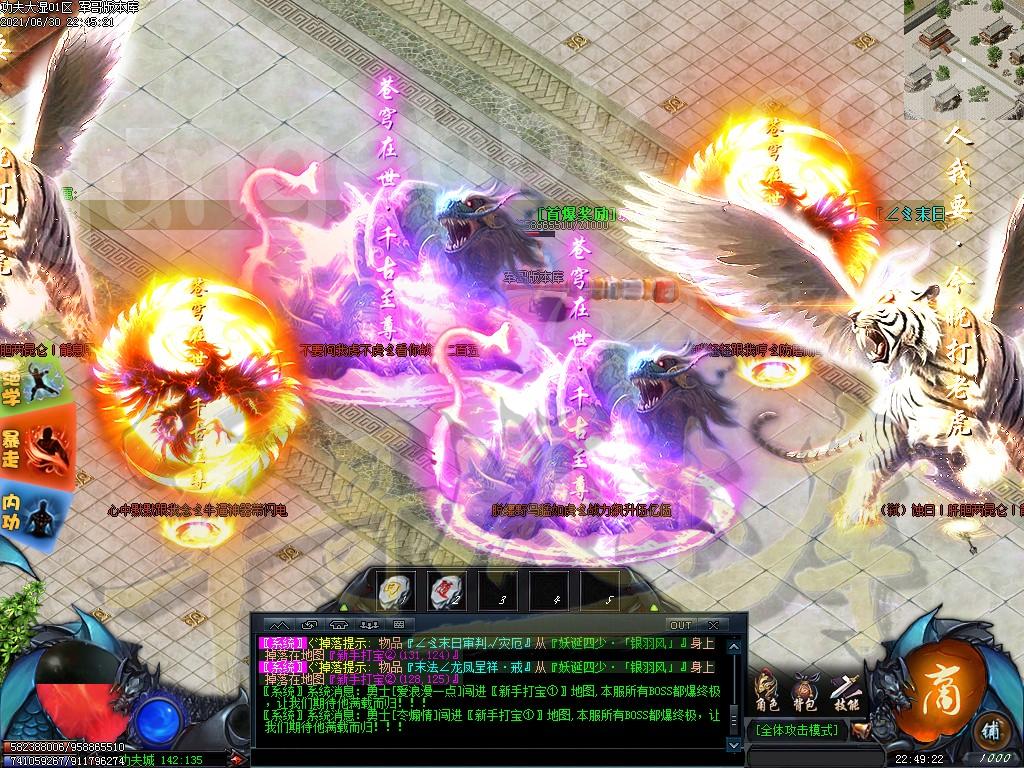The height and width of the screenshot is (768, 1024).
Task: Open the round 铺 store button
Action: click(991, 727)
